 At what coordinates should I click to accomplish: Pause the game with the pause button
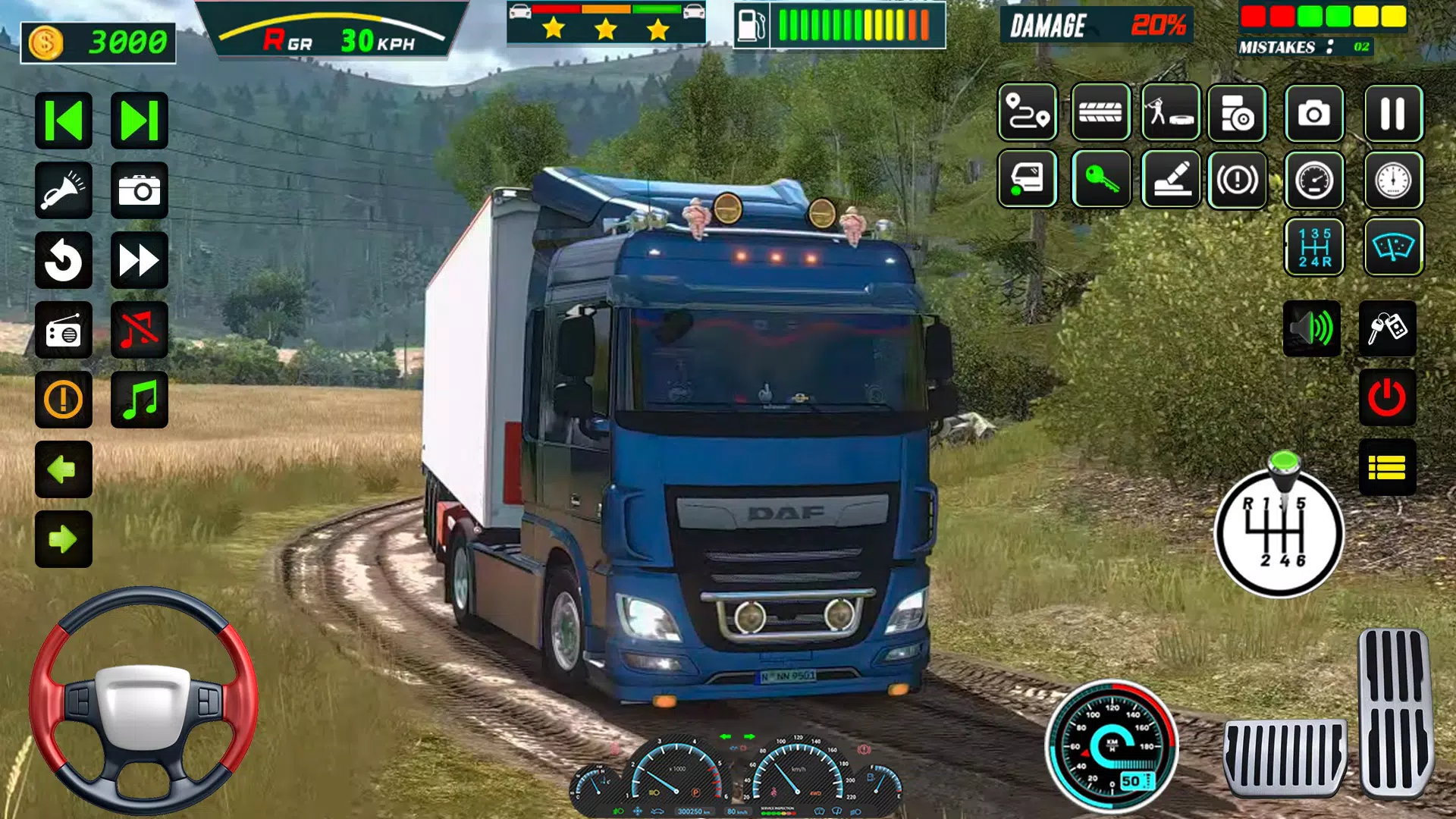[x=1392, y=114]
